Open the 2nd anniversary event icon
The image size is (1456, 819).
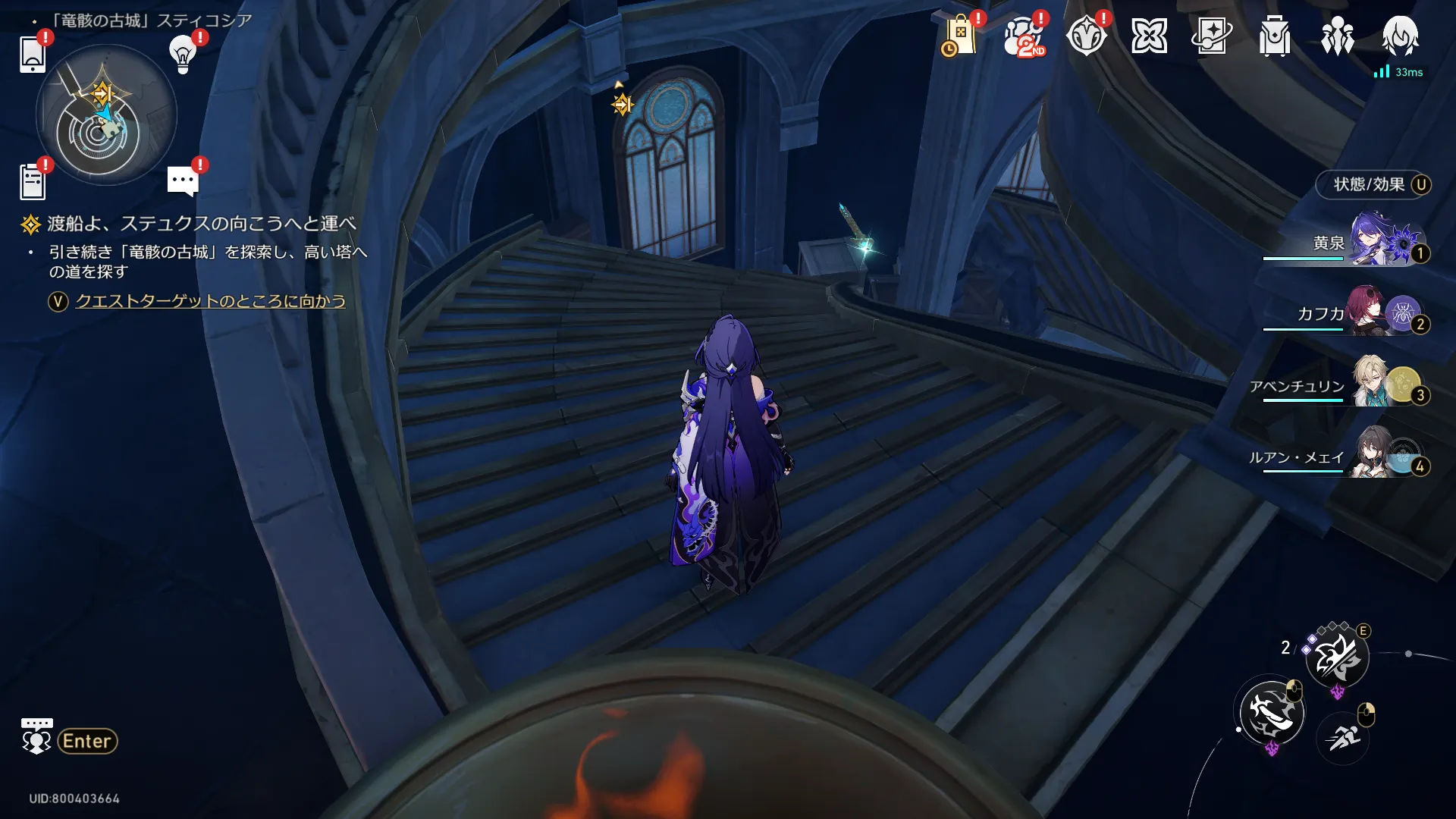(1023, 36)
